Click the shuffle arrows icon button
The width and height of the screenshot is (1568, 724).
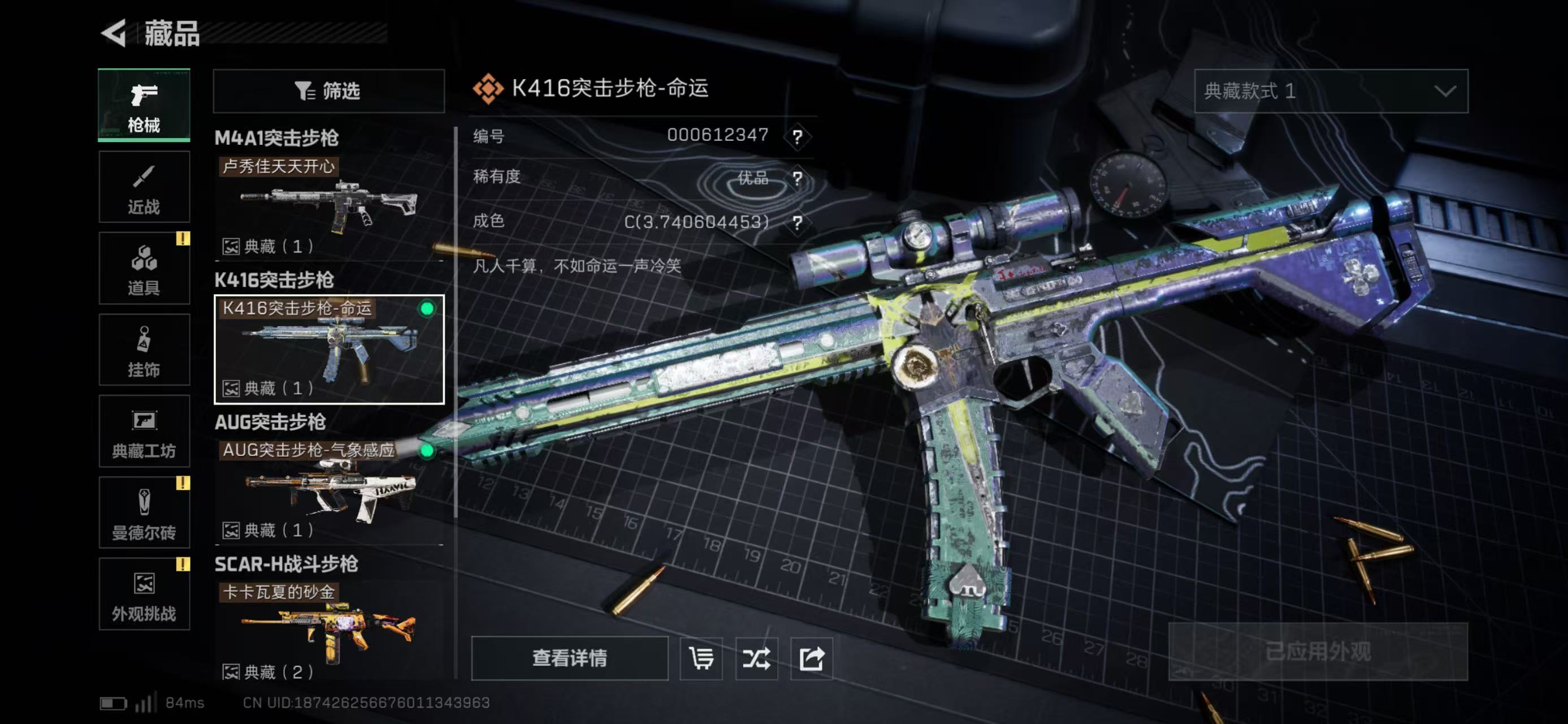coord(756,658)
